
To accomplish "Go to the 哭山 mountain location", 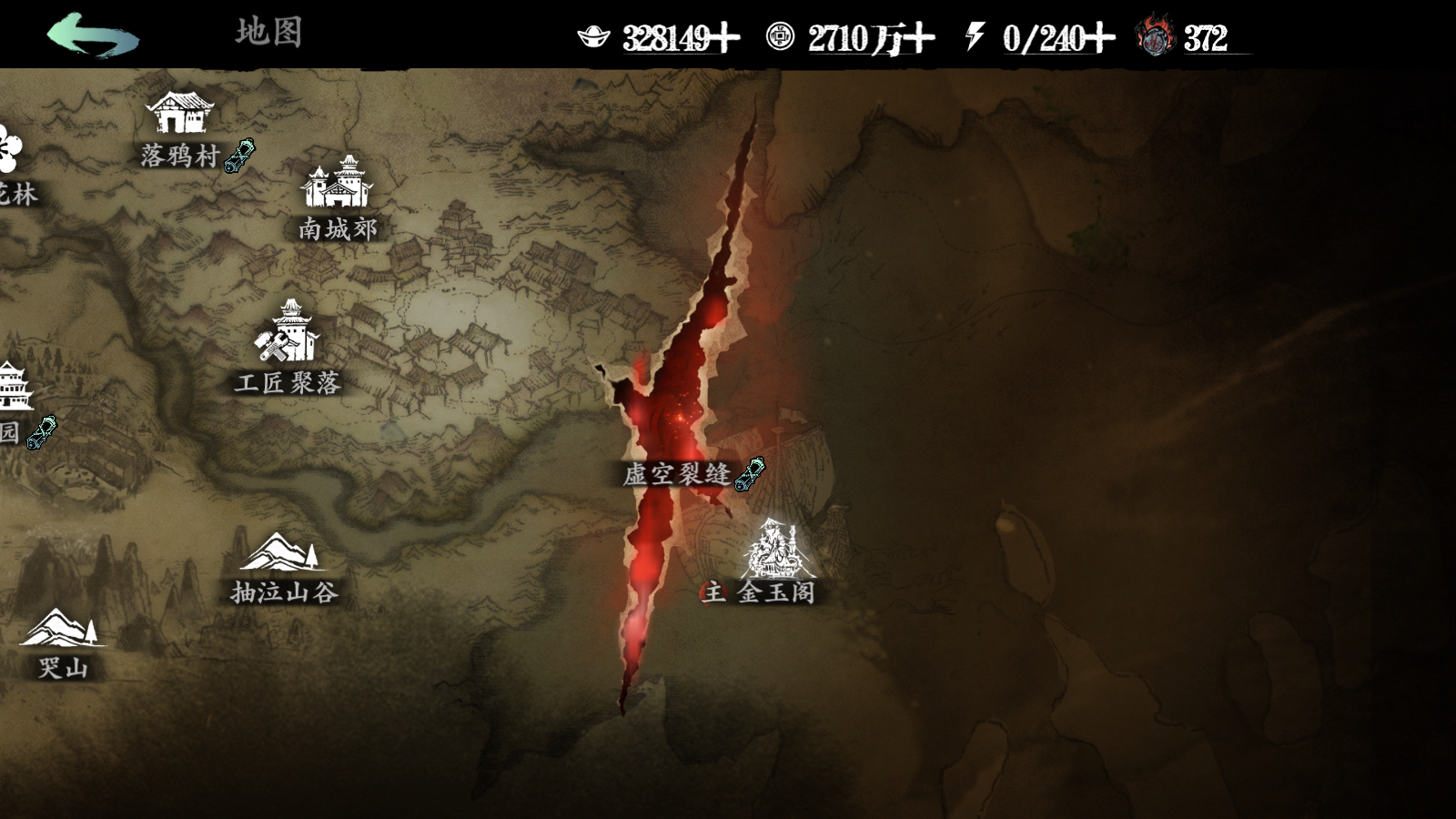I will (62, 630).
